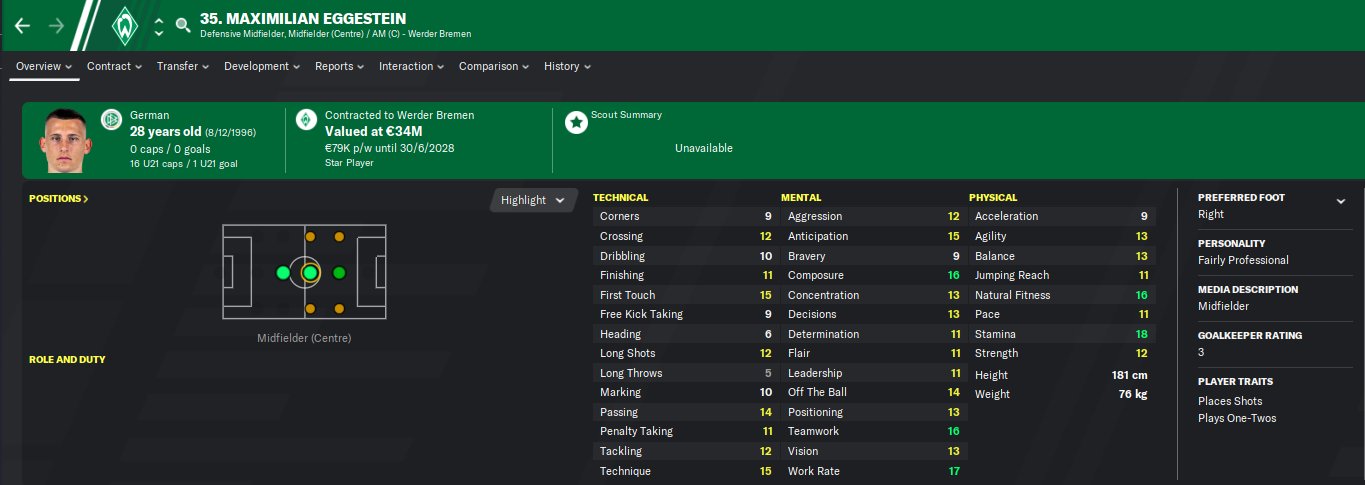Collapse the Preferred Foot side panel chevron
The image size is (1365, 485).
click(1340, 201)
